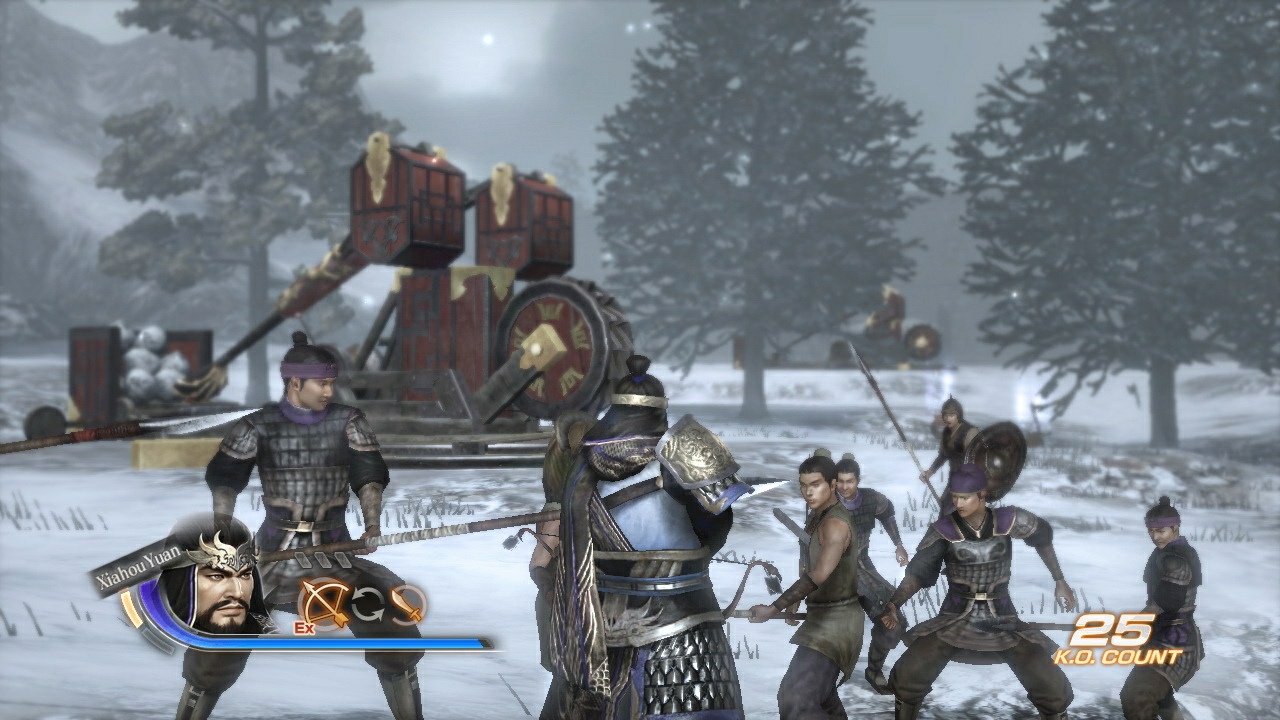Click the round wheel on the siege catapult
The width and height of the screenshot is (1280, 720).
(555, 348)
